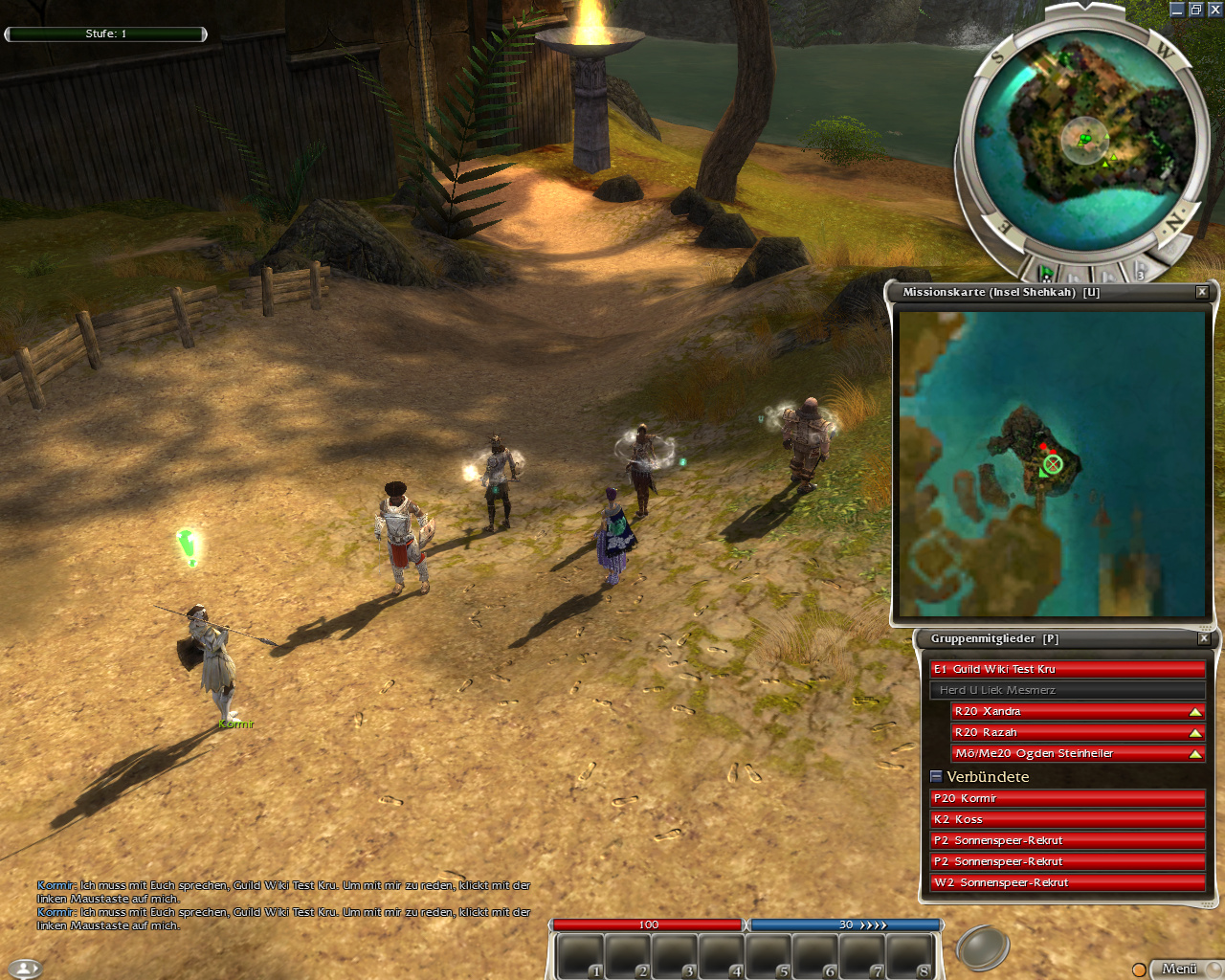Select party member Guild Wiki Test Kru
This screenshot has width=1225, height=980.
(x=1066, y=669)
